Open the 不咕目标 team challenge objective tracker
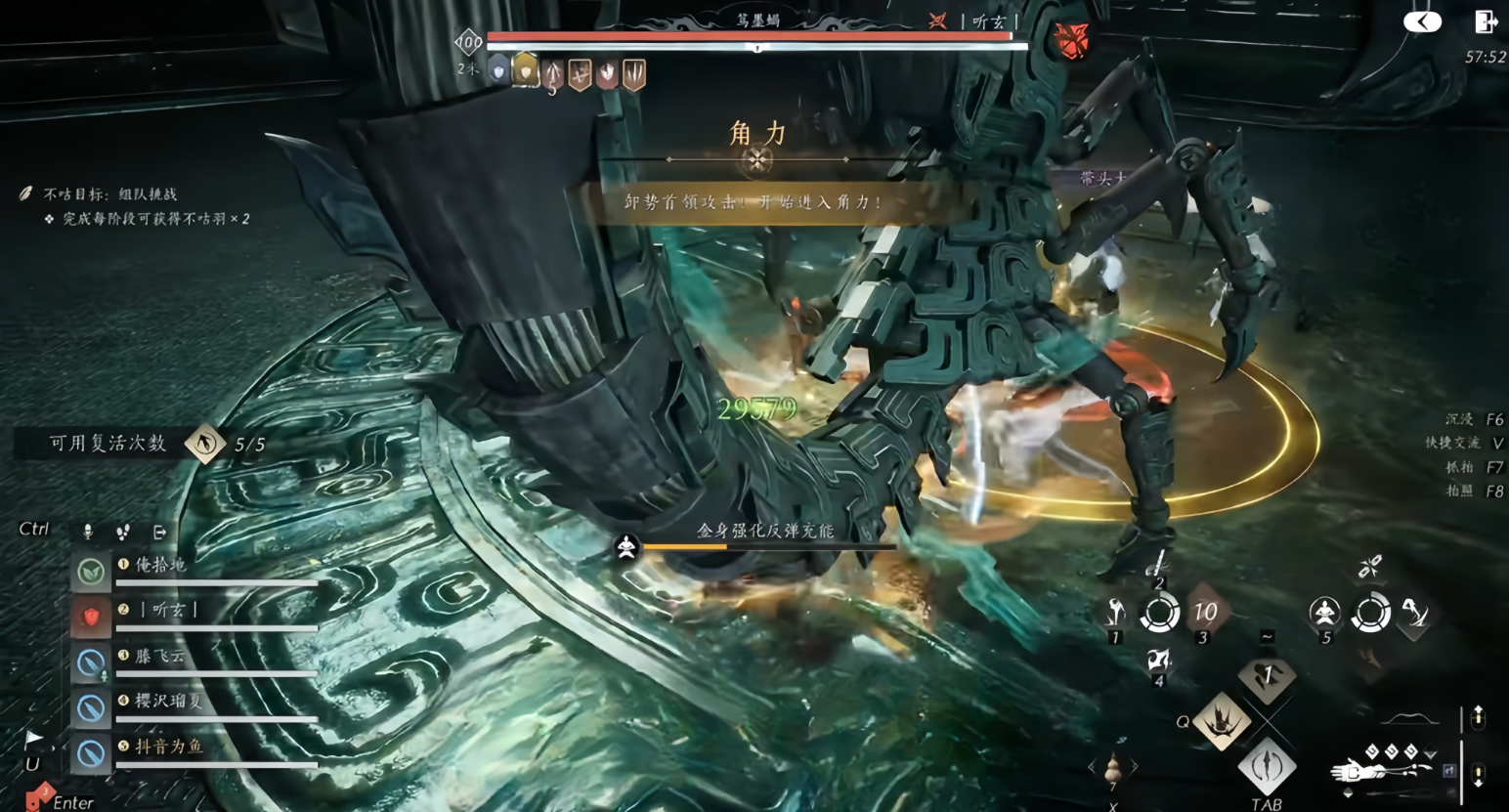The image size is (1509, 812). point(109,193)
